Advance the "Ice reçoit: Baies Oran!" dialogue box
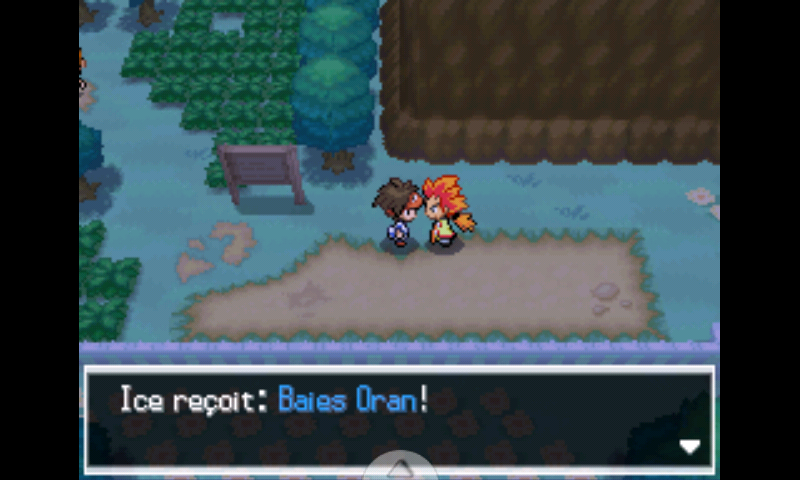The height and width of the screenshot is (480, 800). pos(398,418)
